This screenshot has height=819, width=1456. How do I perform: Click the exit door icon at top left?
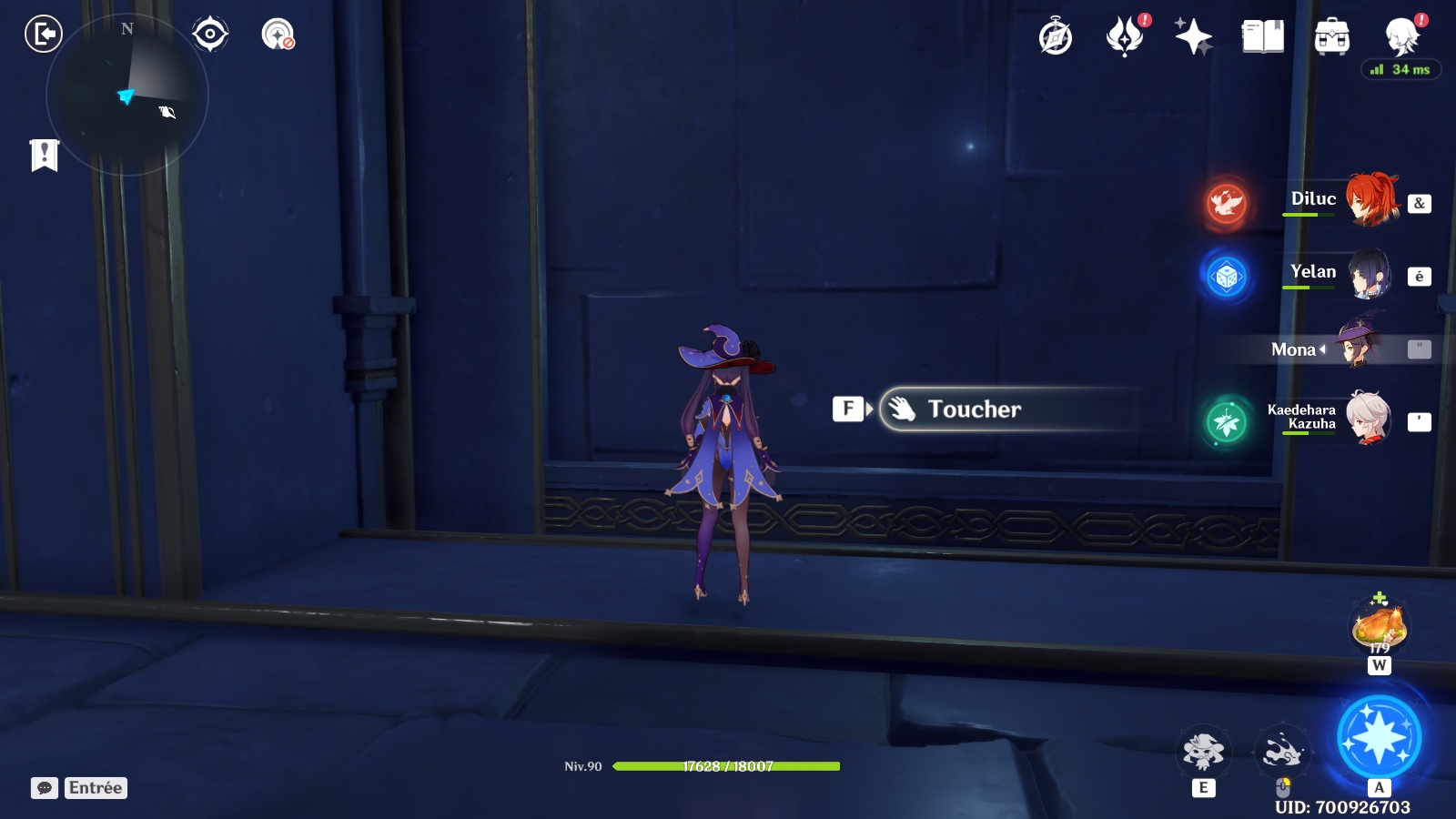point(43,35)
